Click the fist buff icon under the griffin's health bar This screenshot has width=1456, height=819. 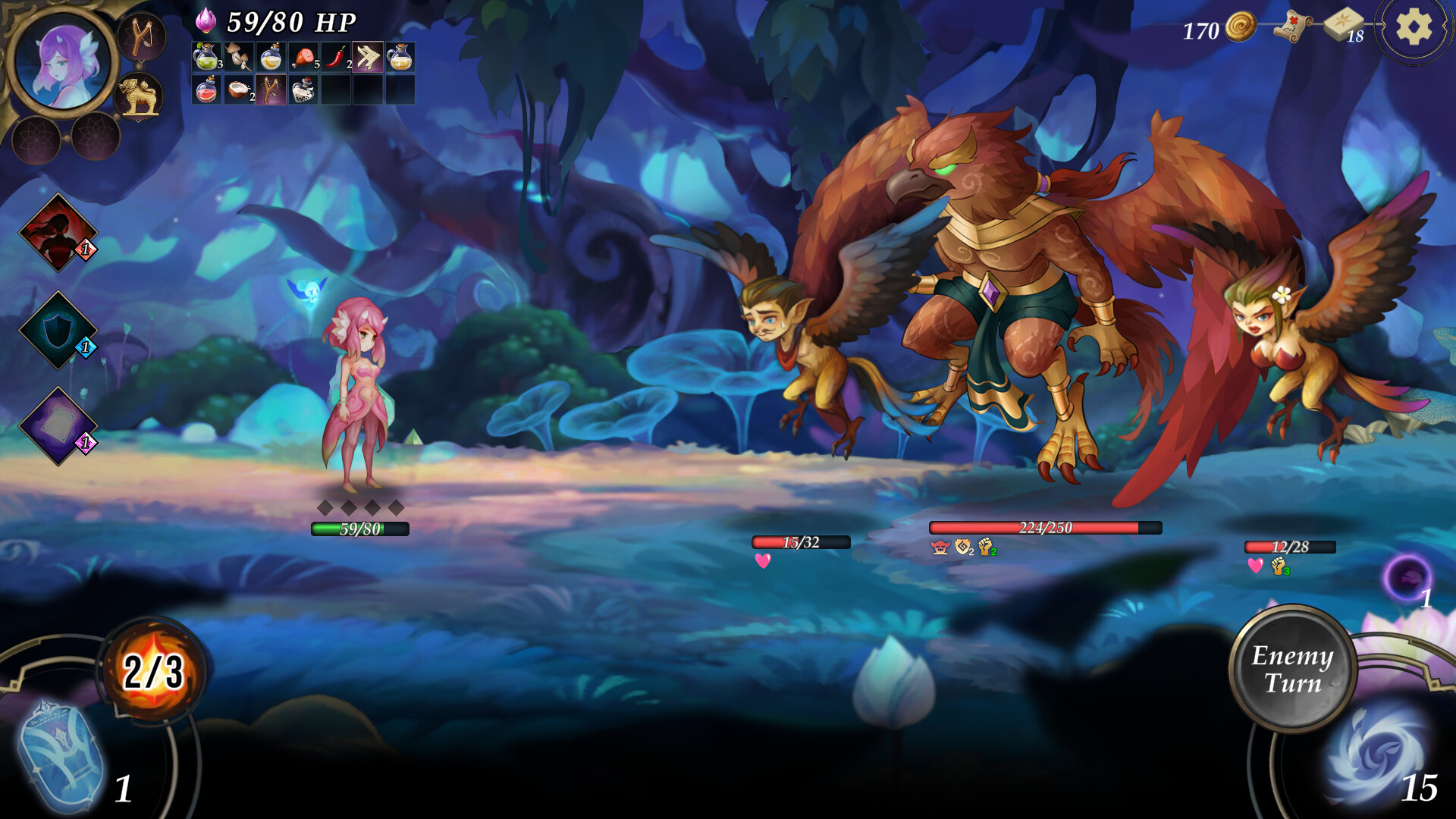(x=984, y=548)
